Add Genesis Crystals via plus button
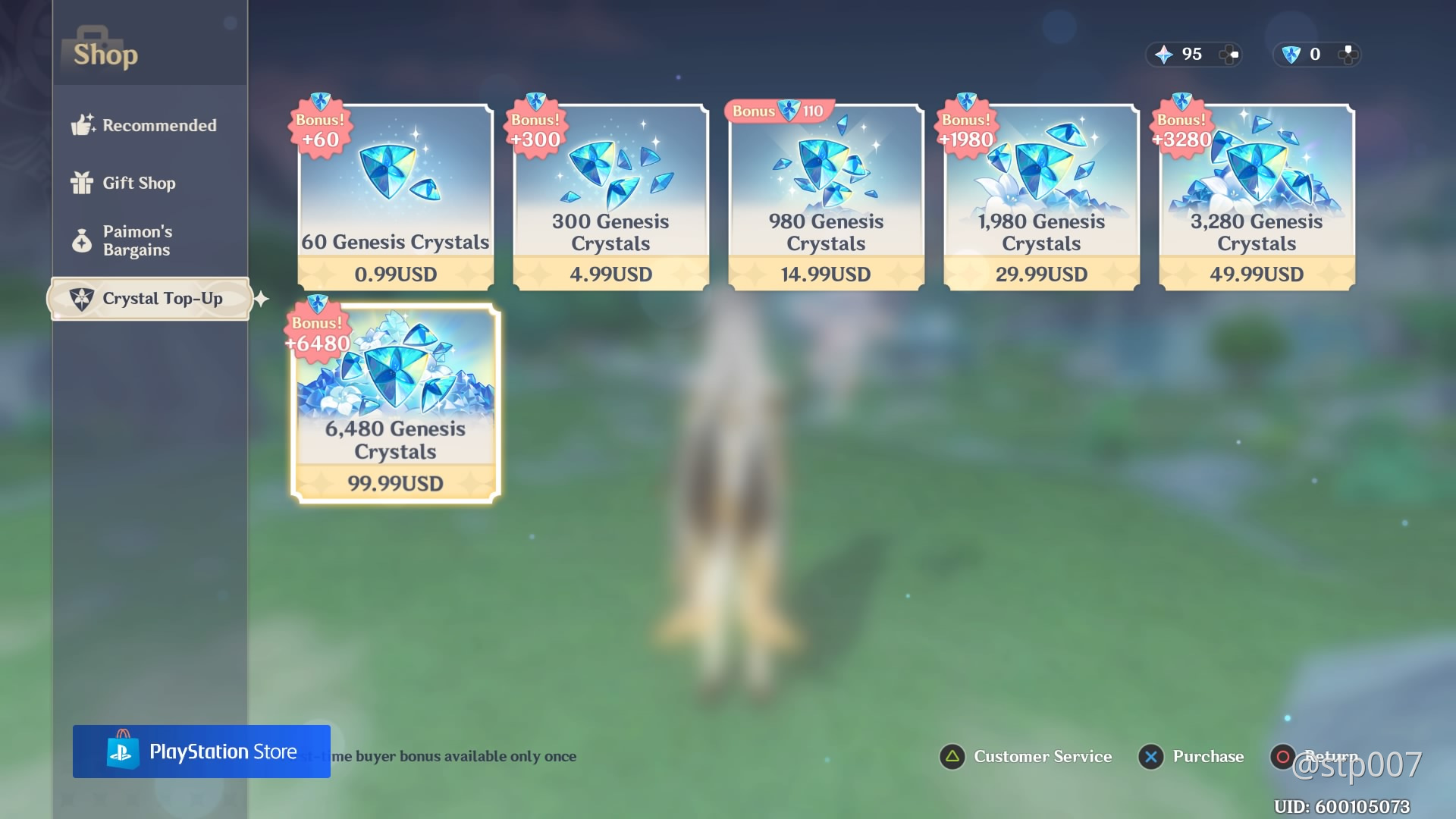The image size is (1456, 819). coord(1348,55)
